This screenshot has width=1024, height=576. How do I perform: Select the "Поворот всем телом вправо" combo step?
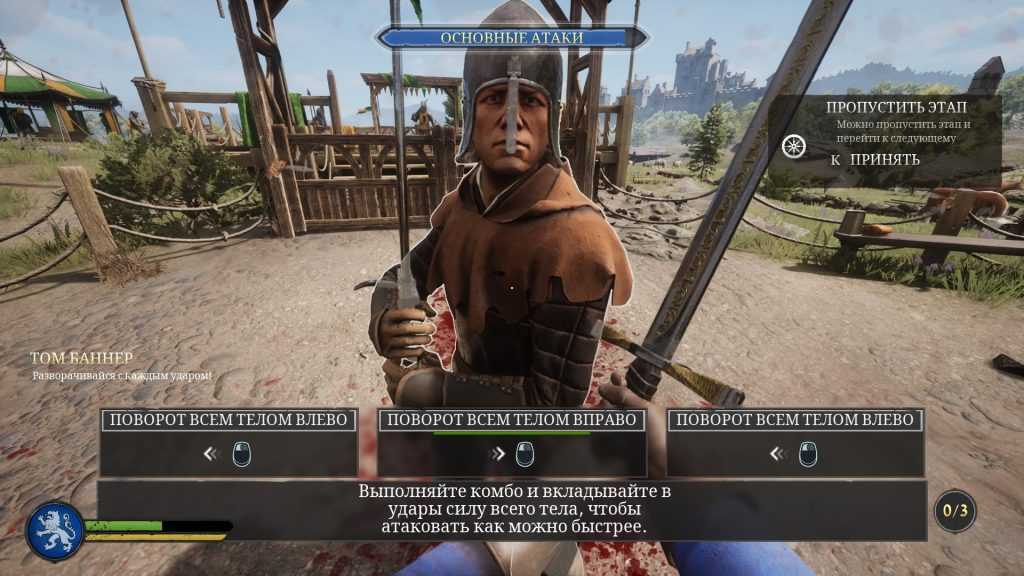pos(511,442)
